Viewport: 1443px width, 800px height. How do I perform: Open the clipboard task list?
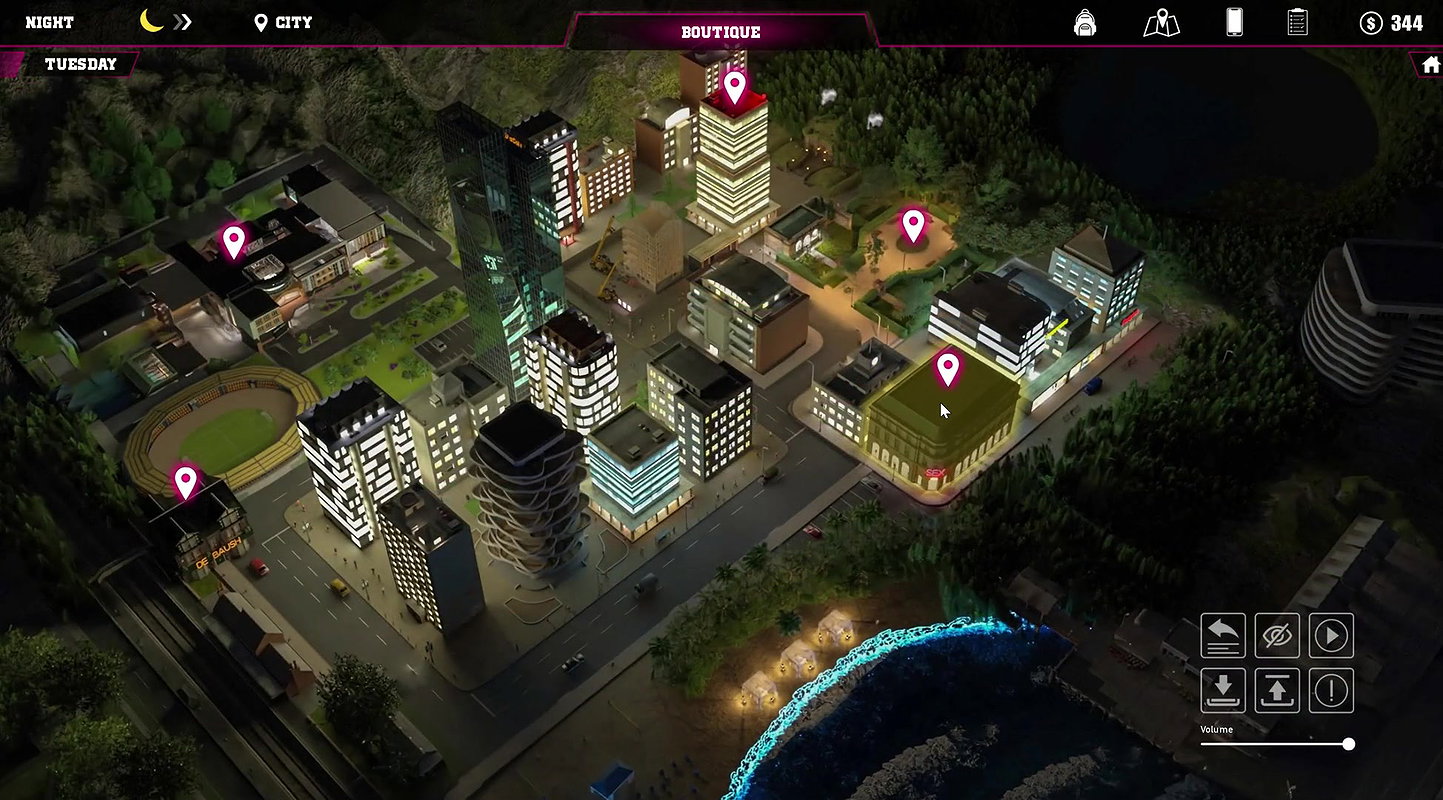(x=1297, y=22)
